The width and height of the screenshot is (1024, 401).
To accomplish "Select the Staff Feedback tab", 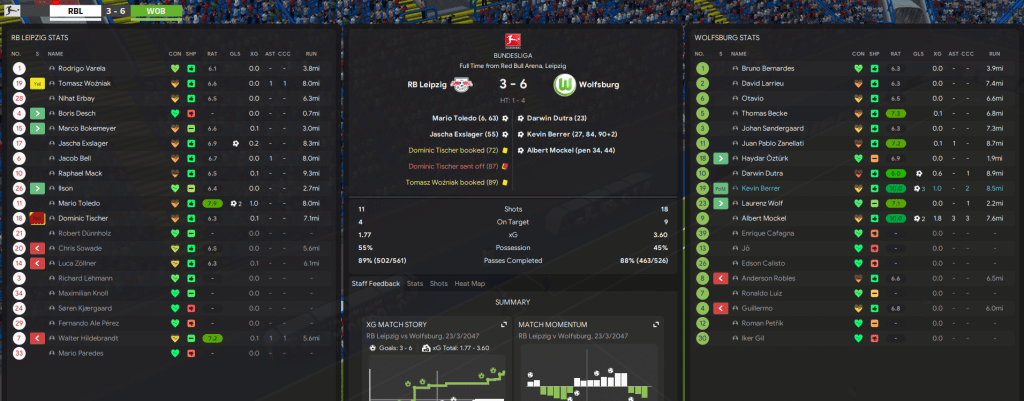I will (x=375, y=284).
